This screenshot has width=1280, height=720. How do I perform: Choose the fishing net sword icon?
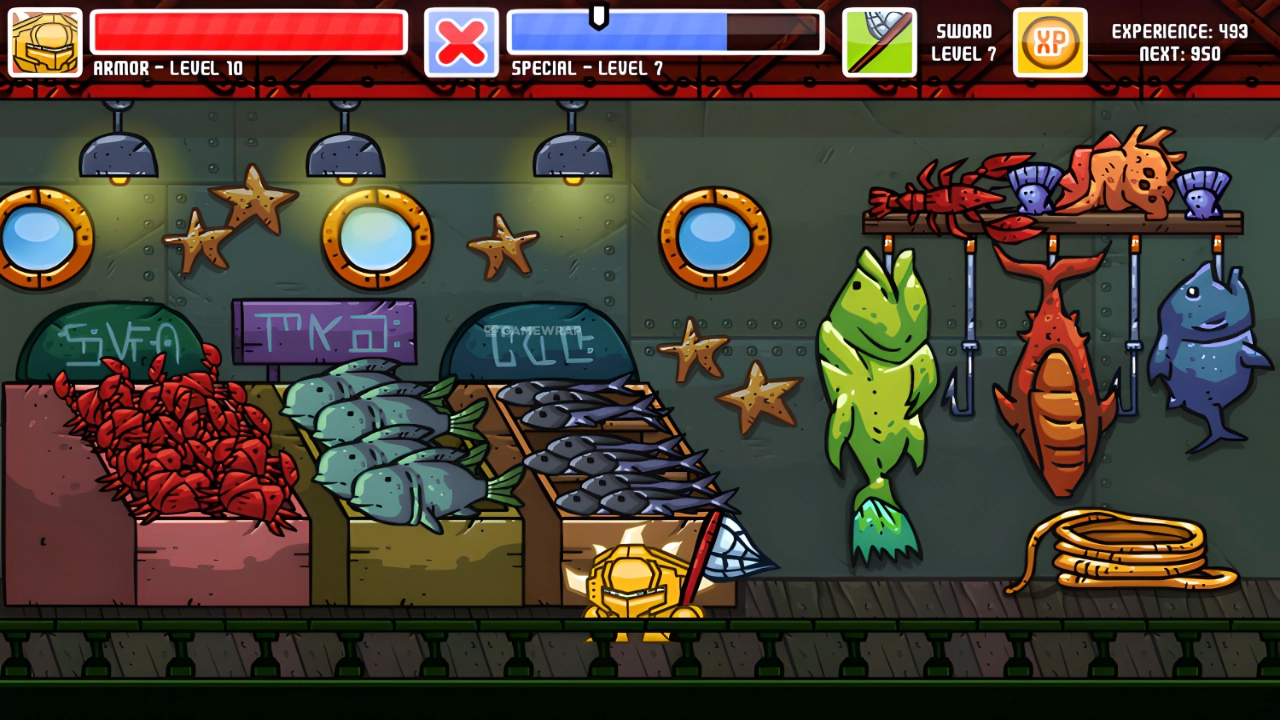pos(879,42)
